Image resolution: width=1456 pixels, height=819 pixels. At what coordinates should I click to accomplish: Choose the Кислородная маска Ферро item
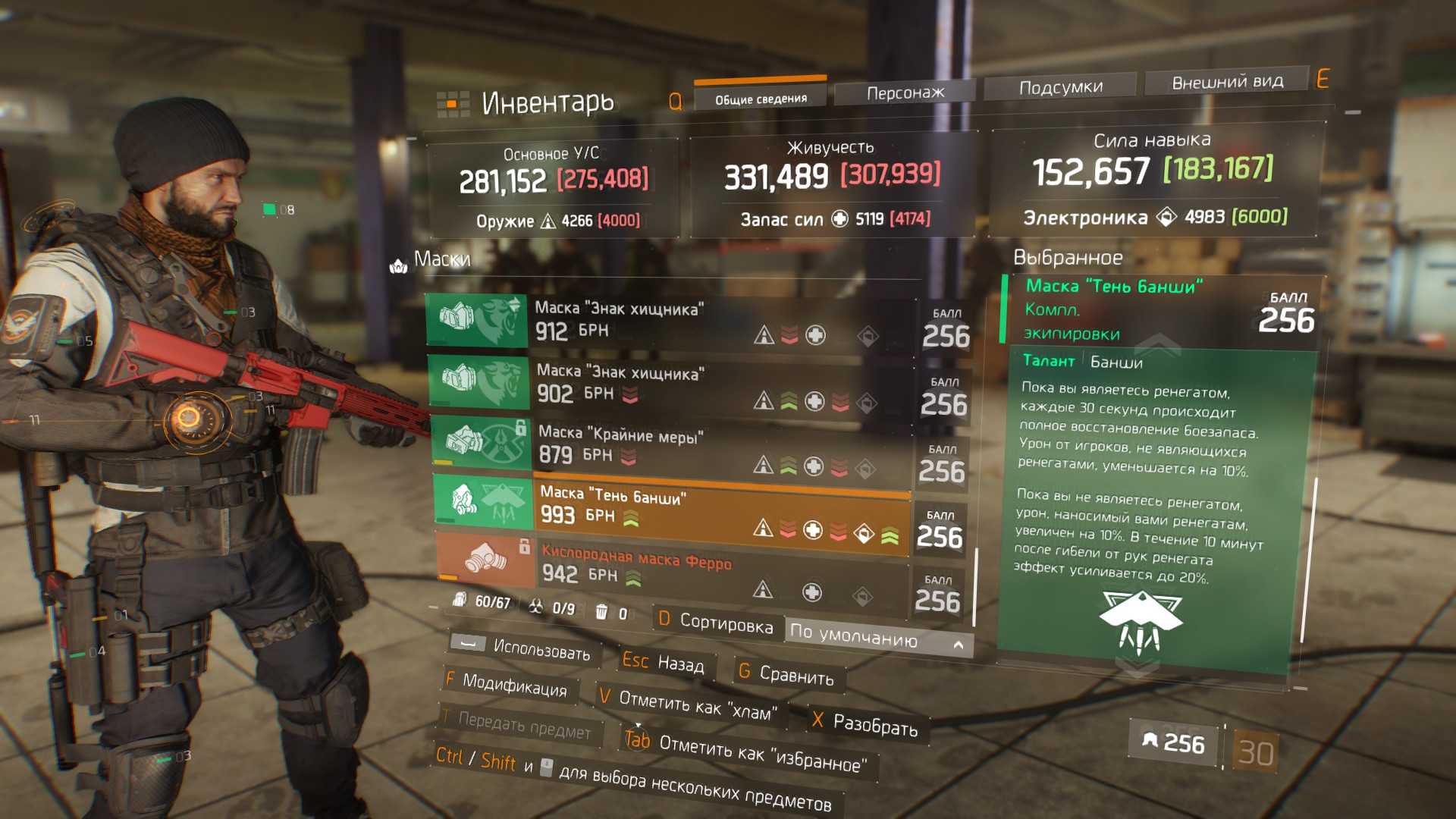coord(667,569)
